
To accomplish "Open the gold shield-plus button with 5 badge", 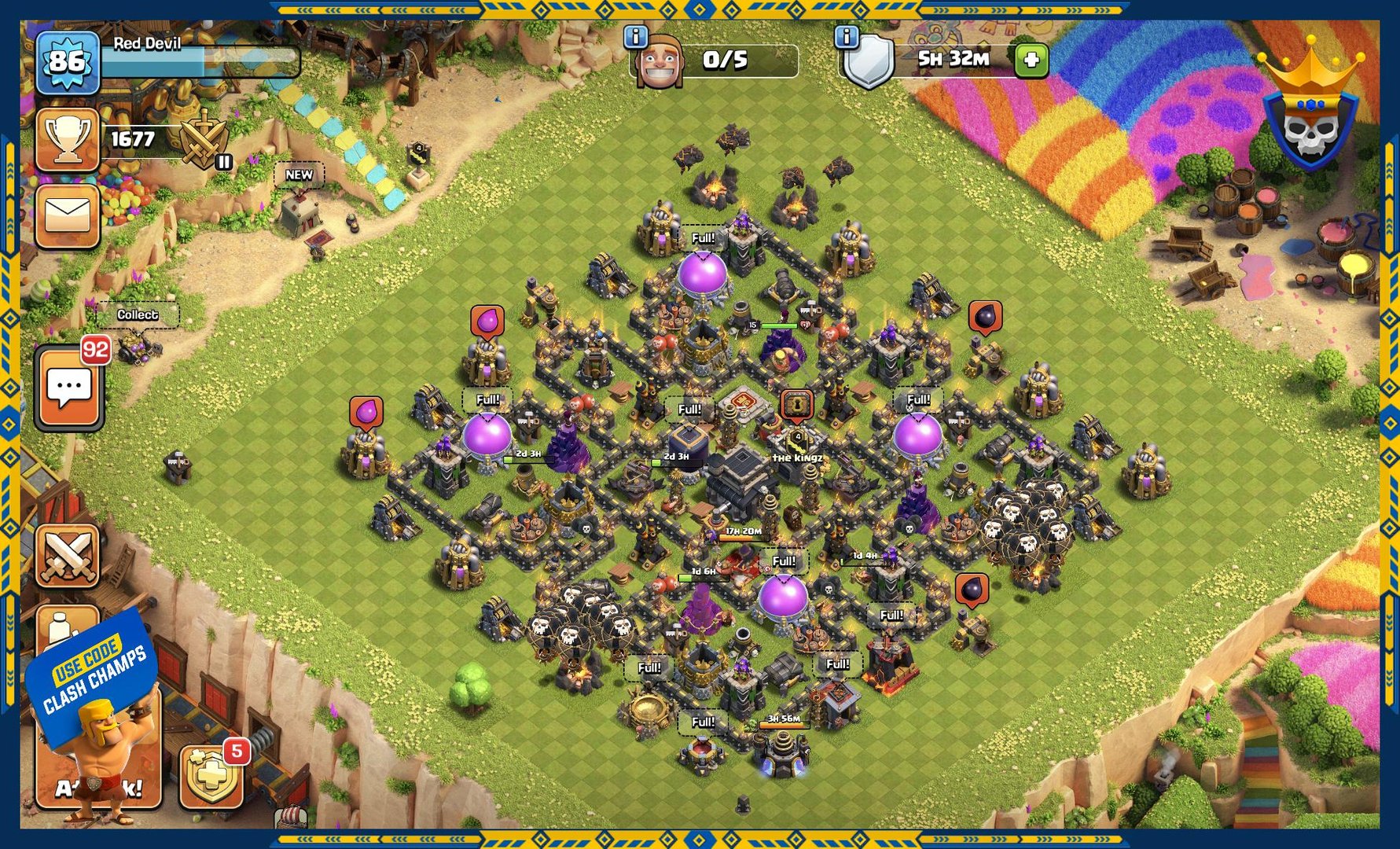I will [x=210, y=777].
